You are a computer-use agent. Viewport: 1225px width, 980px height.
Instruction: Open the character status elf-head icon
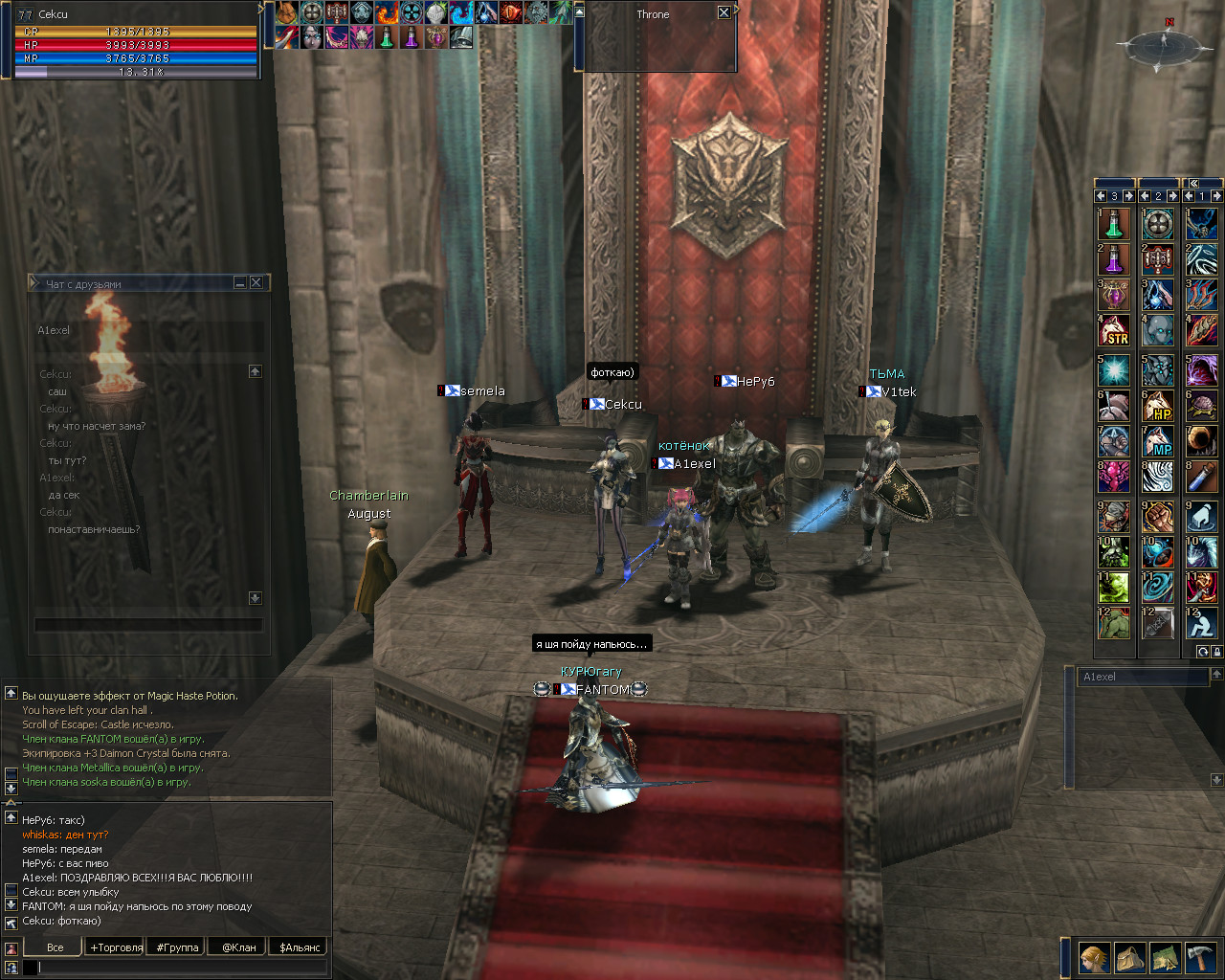click(x=1094, y=957)
